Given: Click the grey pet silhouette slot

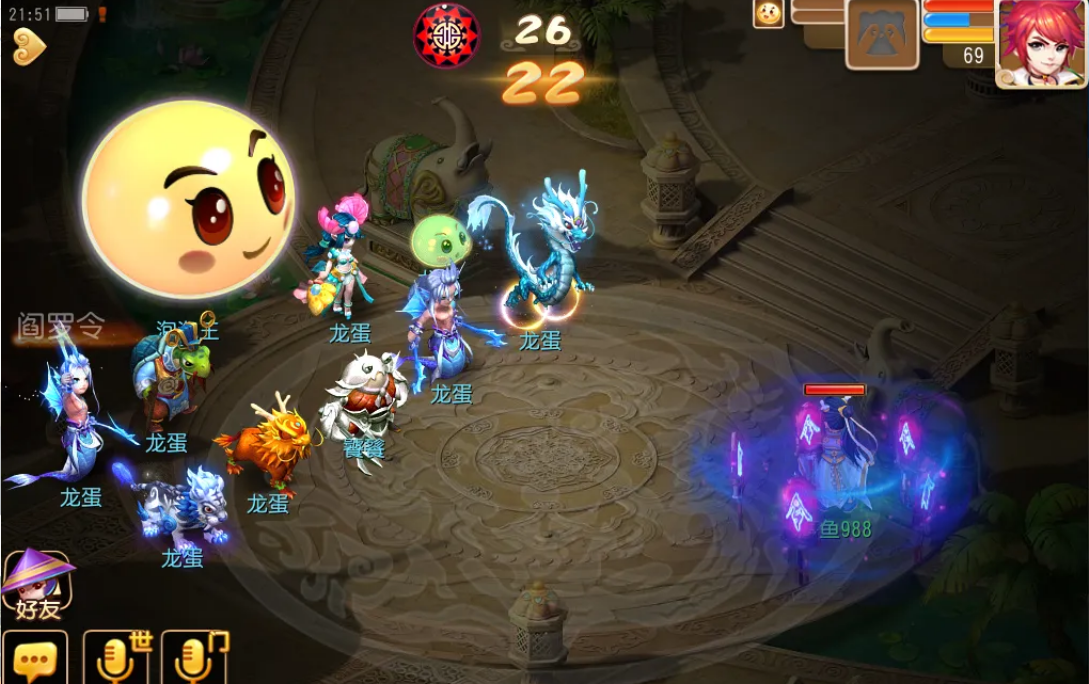Looking at the screenshot, I should (882, 36).
